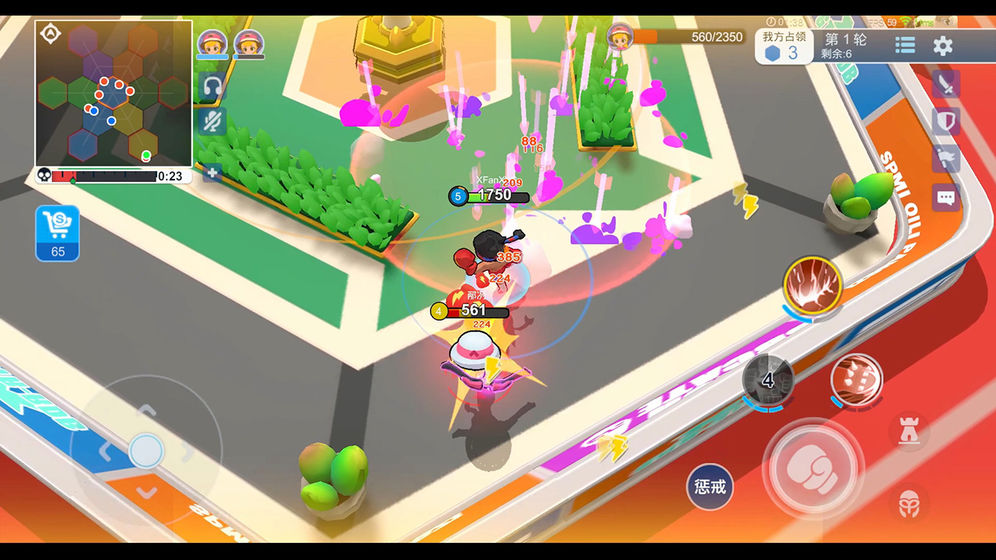Tap the hexagon minimap

(x=113, y=94)
